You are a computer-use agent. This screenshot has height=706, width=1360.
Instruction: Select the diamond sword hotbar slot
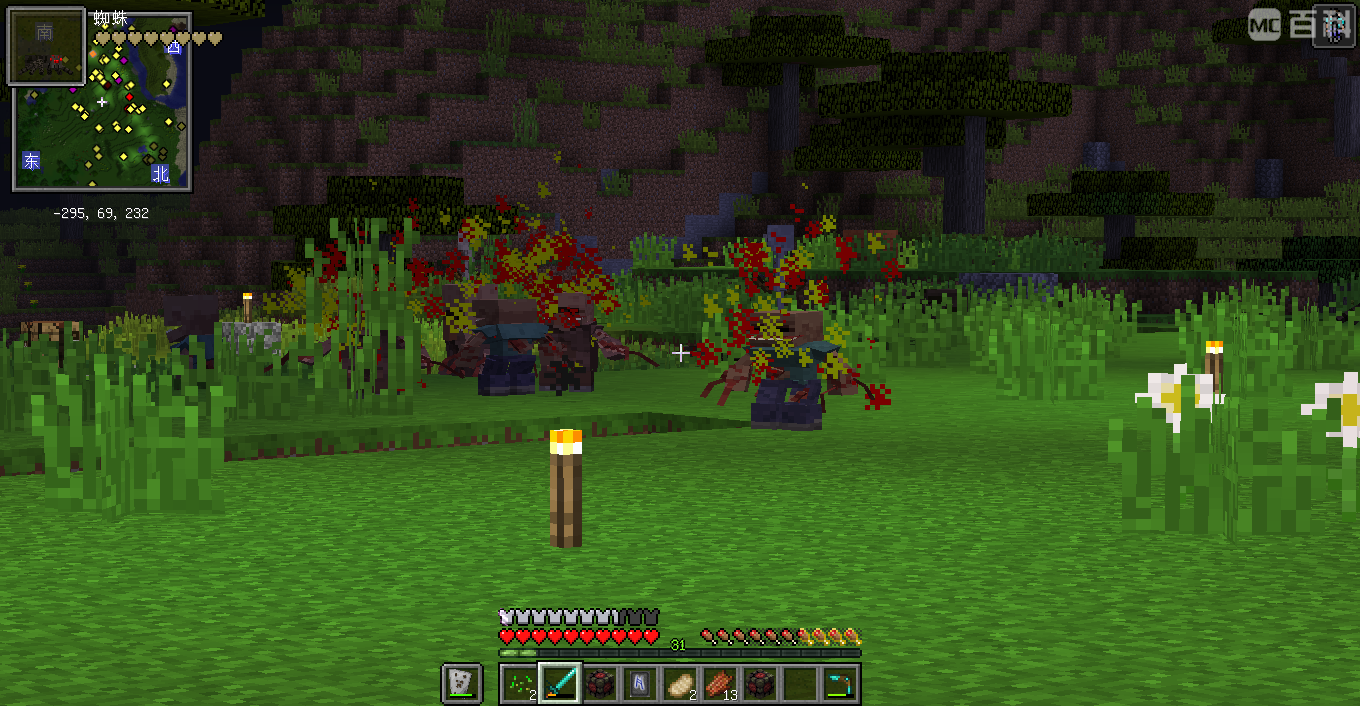[560, 683]
